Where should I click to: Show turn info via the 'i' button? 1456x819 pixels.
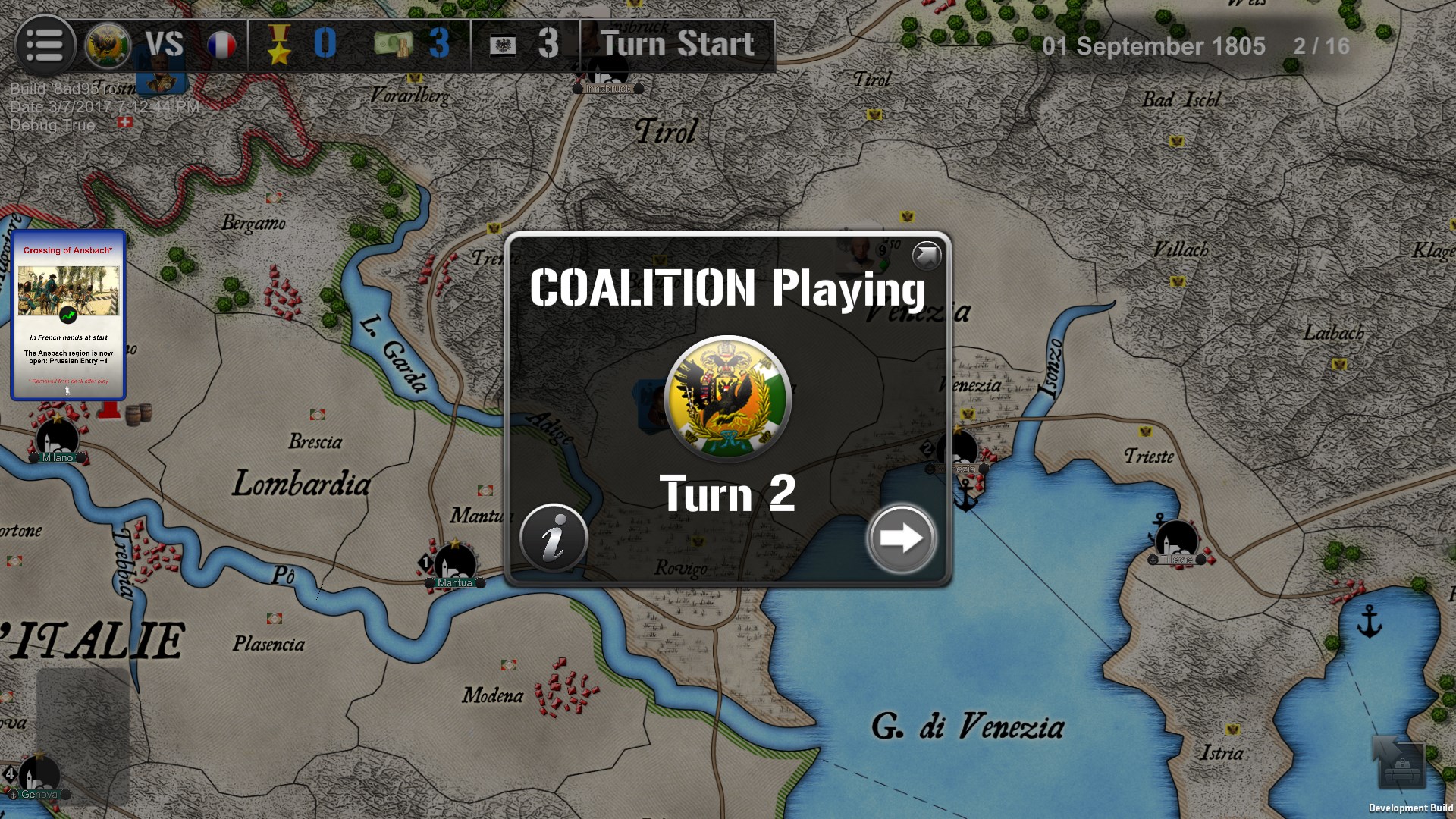pyautogui.click(x=554, y=538)
